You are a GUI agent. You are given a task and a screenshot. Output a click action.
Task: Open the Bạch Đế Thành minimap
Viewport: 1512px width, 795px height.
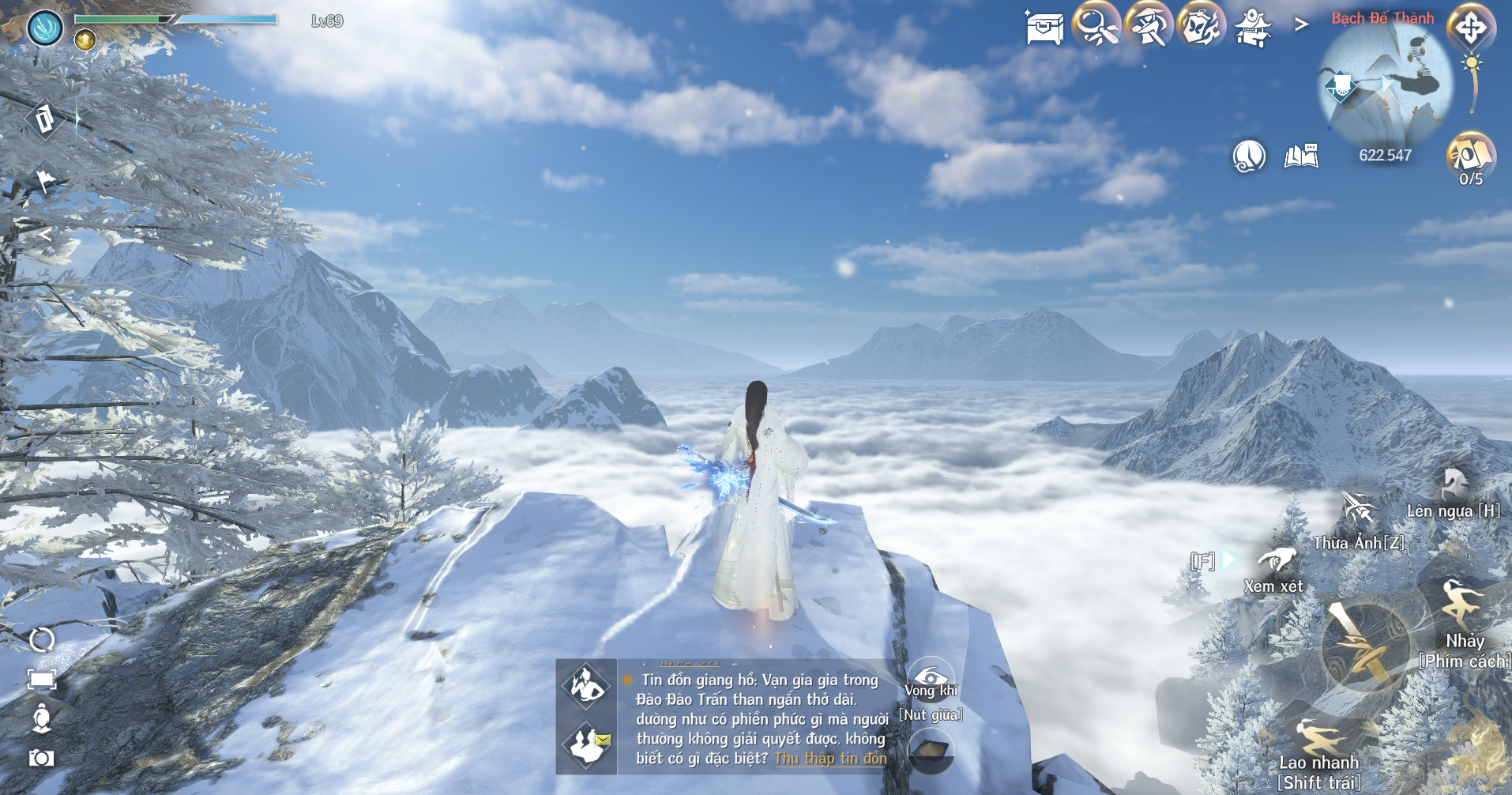click(x=1385, y=85)
